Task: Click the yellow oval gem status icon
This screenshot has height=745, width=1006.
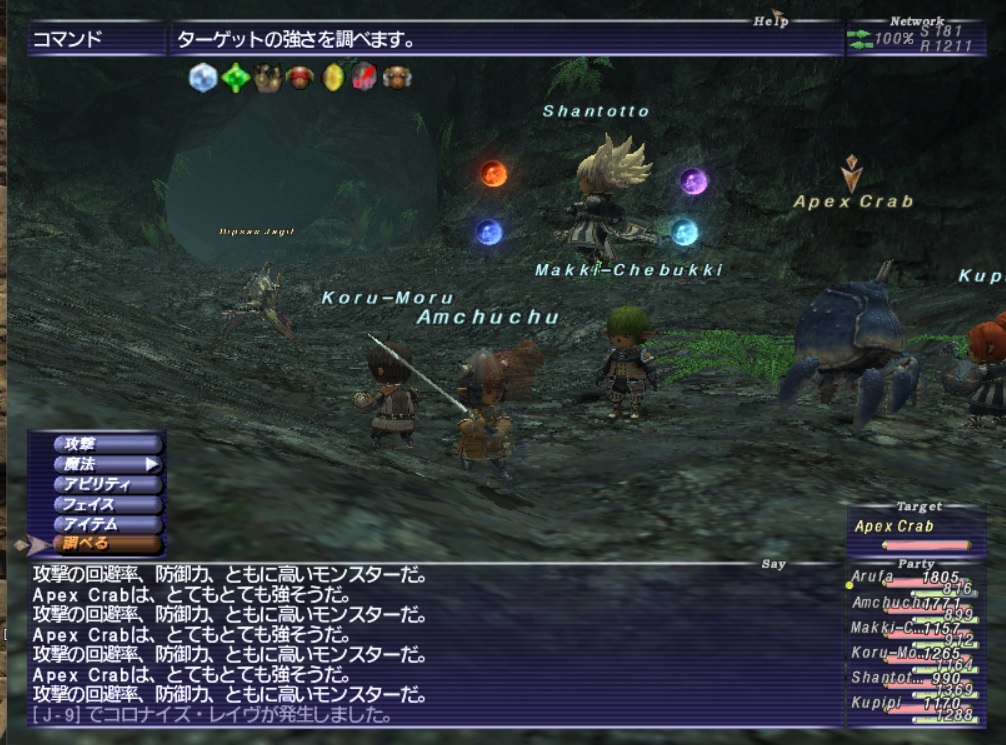Action: (333, 78)
